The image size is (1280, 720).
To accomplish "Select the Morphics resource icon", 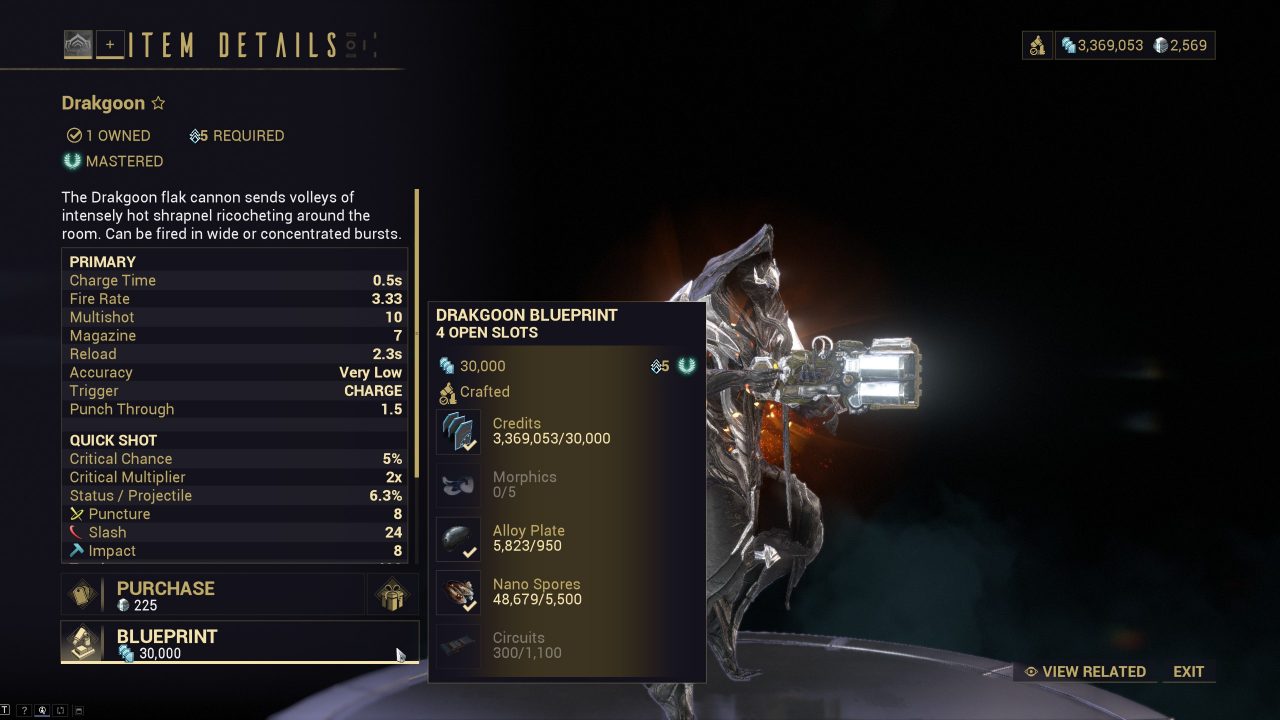I will pyautogui.click(x=457, y=485).
